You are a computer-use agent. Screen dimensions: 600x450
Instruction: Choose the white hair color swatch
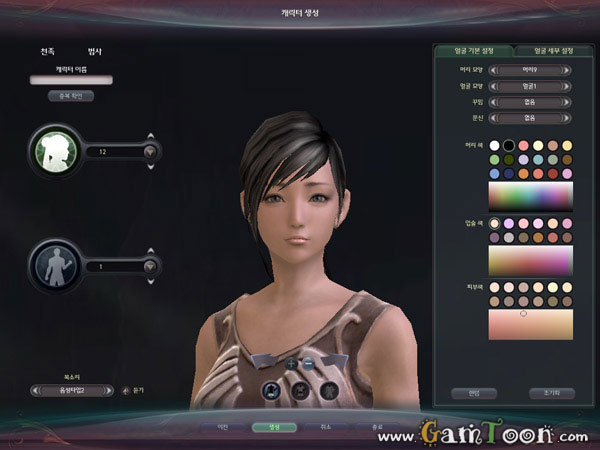494,145
